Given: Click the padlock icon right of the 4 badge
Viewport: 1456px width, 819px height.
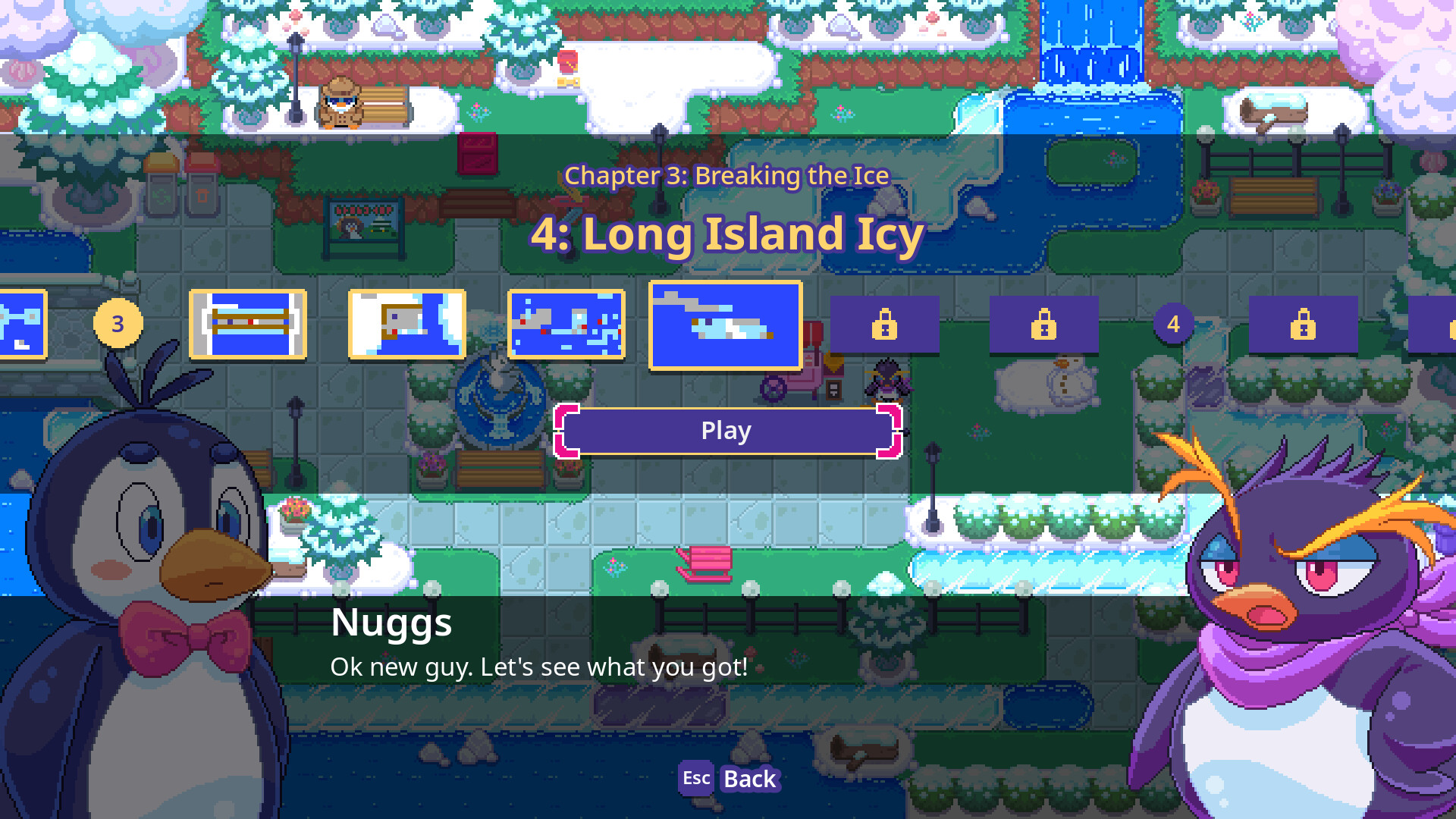Looking at the screenshot, I should 1304,325.
